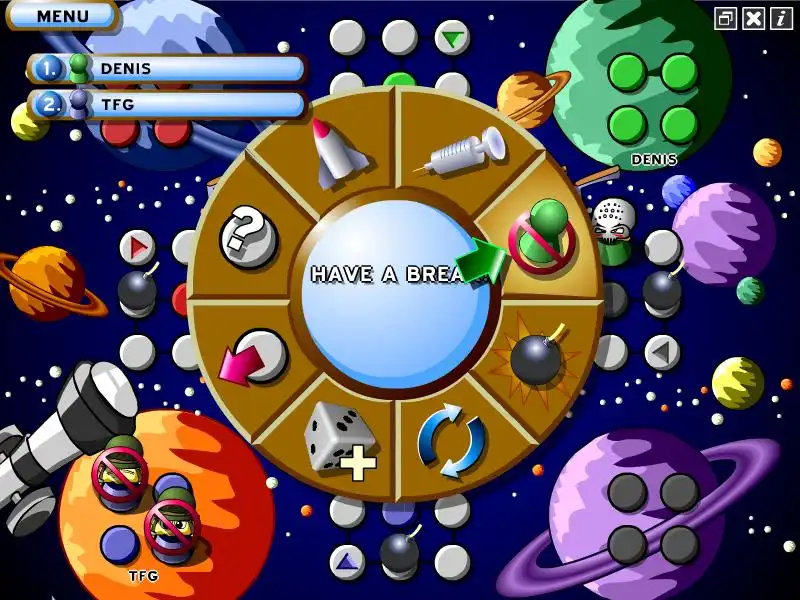Image resolution: width=800 pixels, height=600 pixels.
Task: Close the game window
Action: coord(754,18)
